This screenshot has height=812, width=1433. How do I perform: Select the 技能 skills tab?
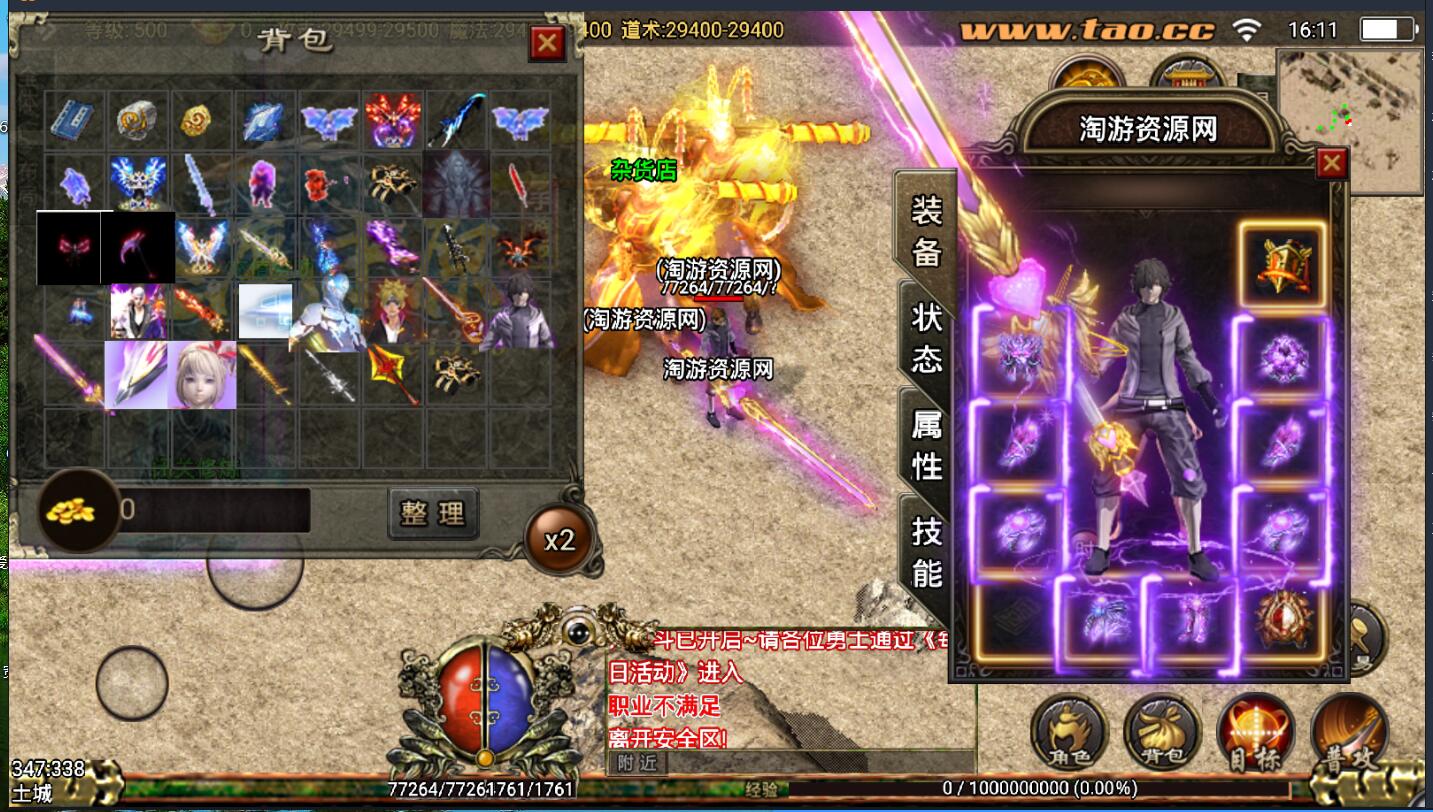[x=926, y=551]
